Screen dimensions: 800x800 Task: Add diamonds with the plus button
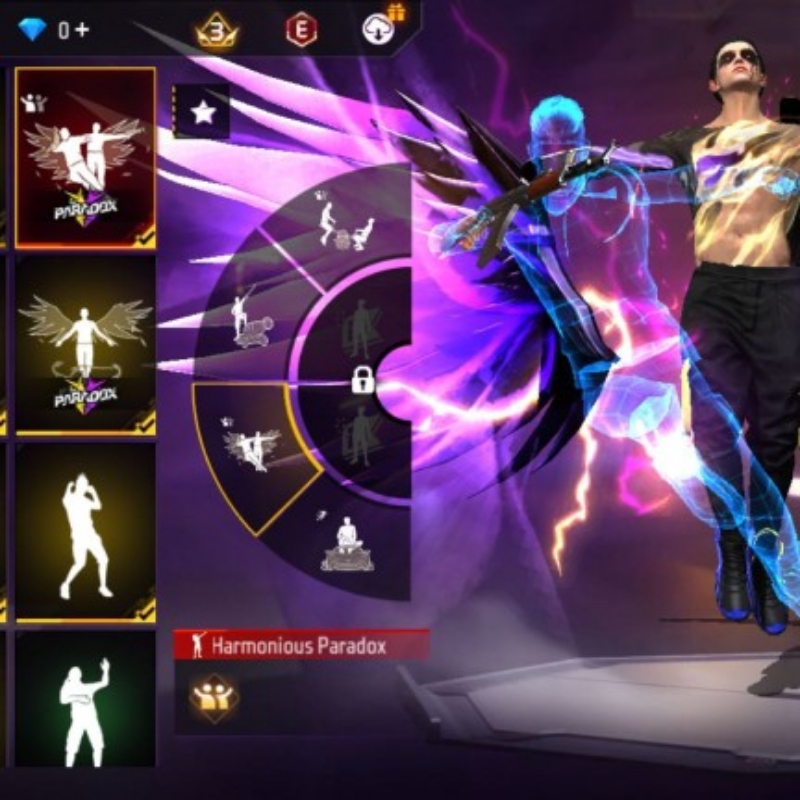[81, 30]
